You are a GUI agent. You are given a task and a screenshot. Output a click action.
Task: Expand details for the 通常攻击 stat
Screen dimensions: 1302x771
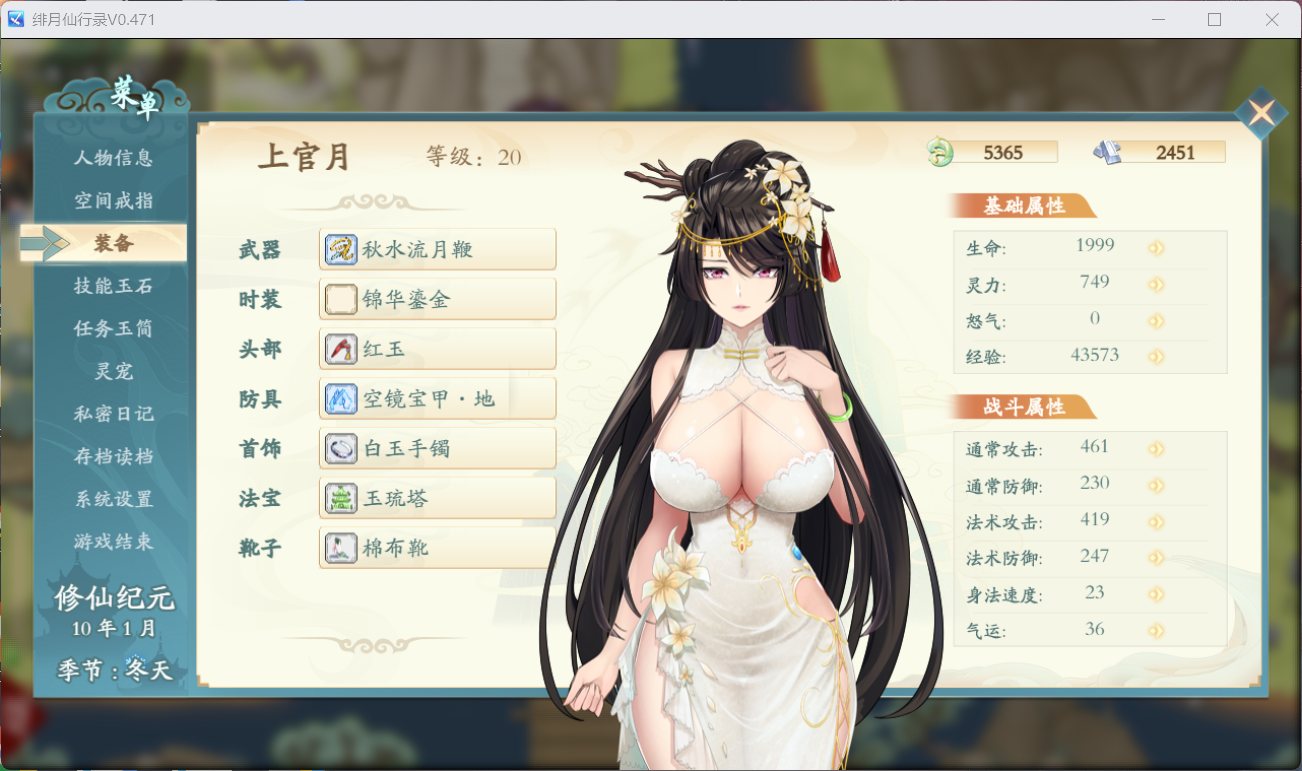click(x=1157, y=446)
